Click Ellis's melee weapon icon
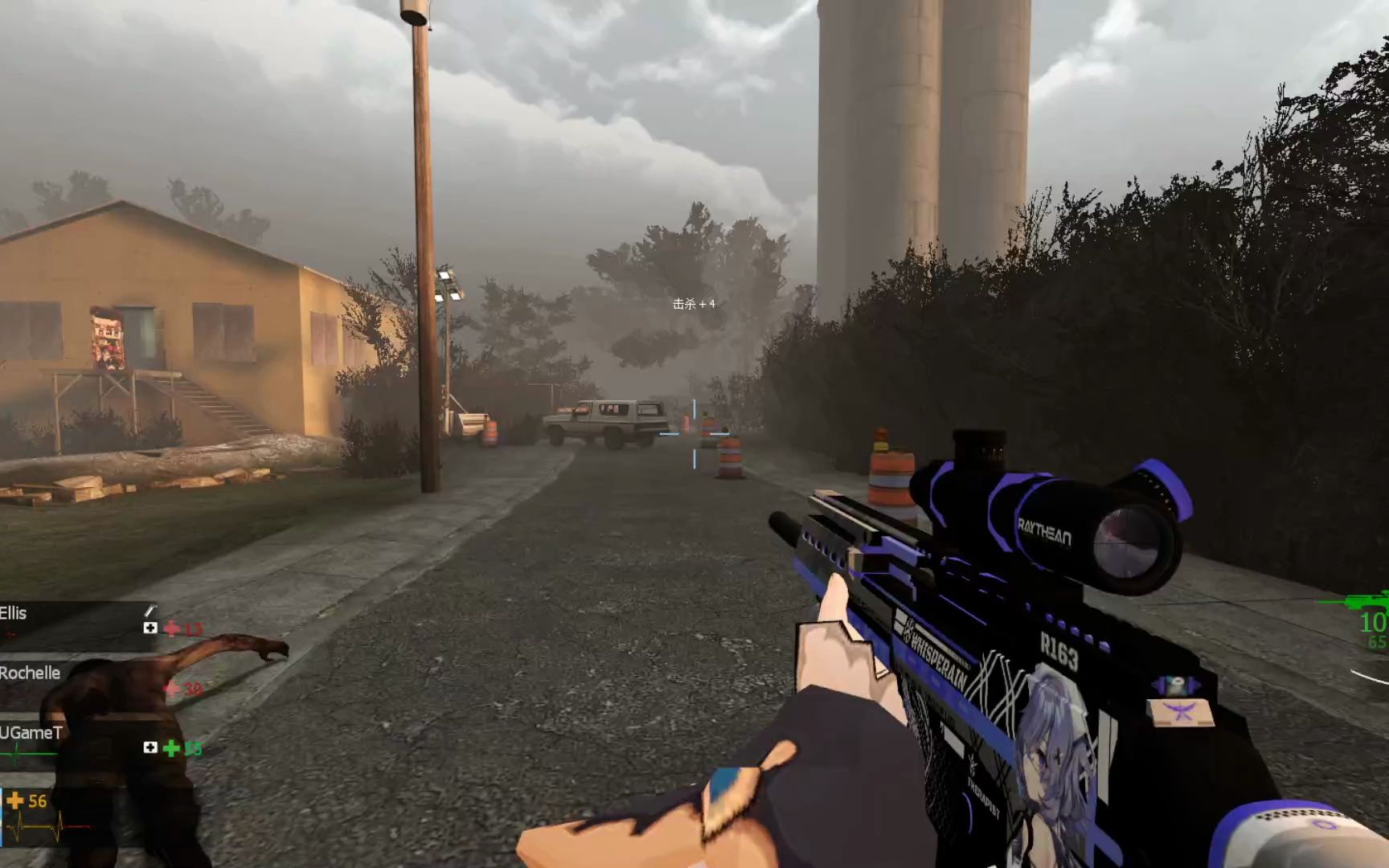Image resolution: width=1389 pixels, height=868 pixels. click(x=150, y=611)
